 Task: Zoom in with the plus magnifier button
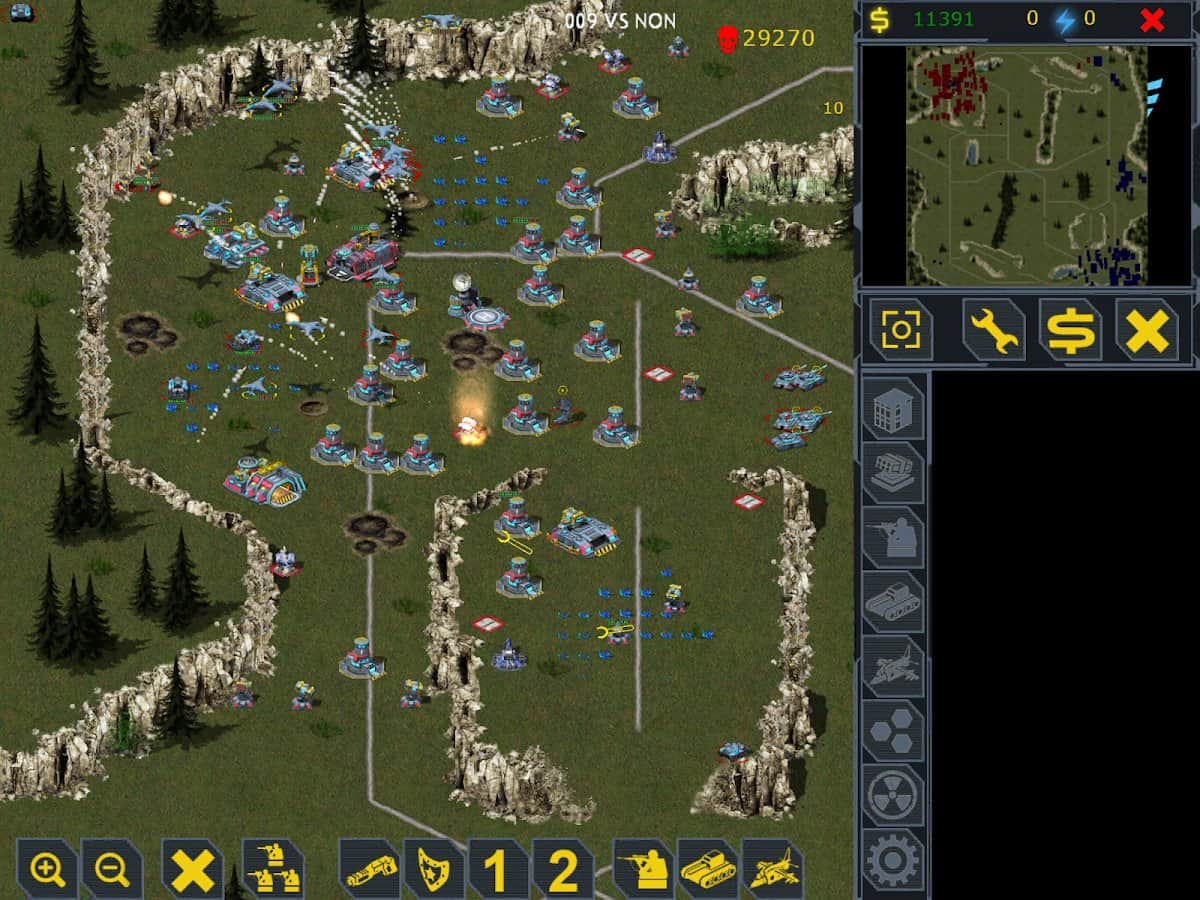pyautogui.click(x=48, y=869)
